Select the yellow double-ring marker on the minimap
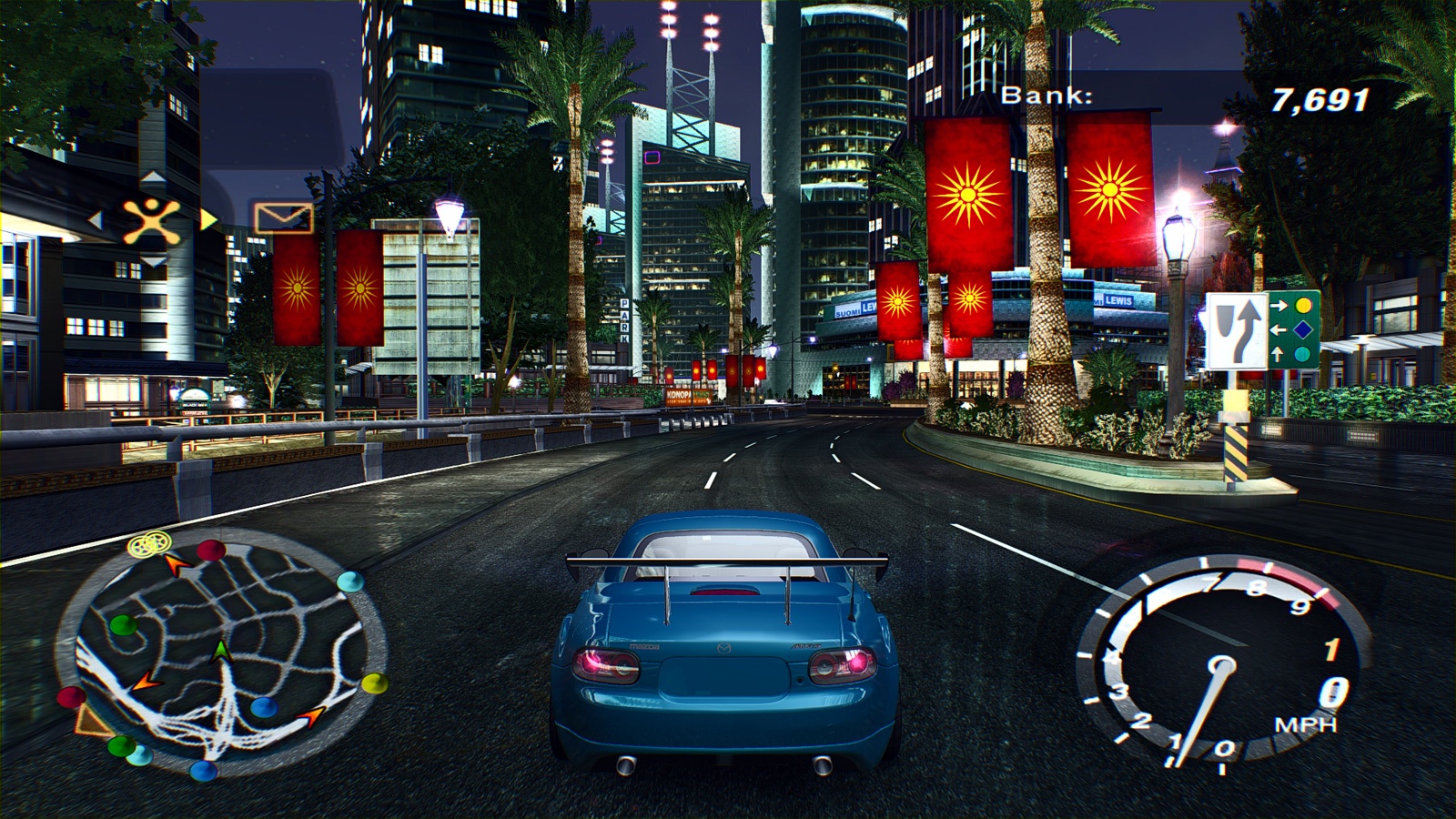 (148, 544)
